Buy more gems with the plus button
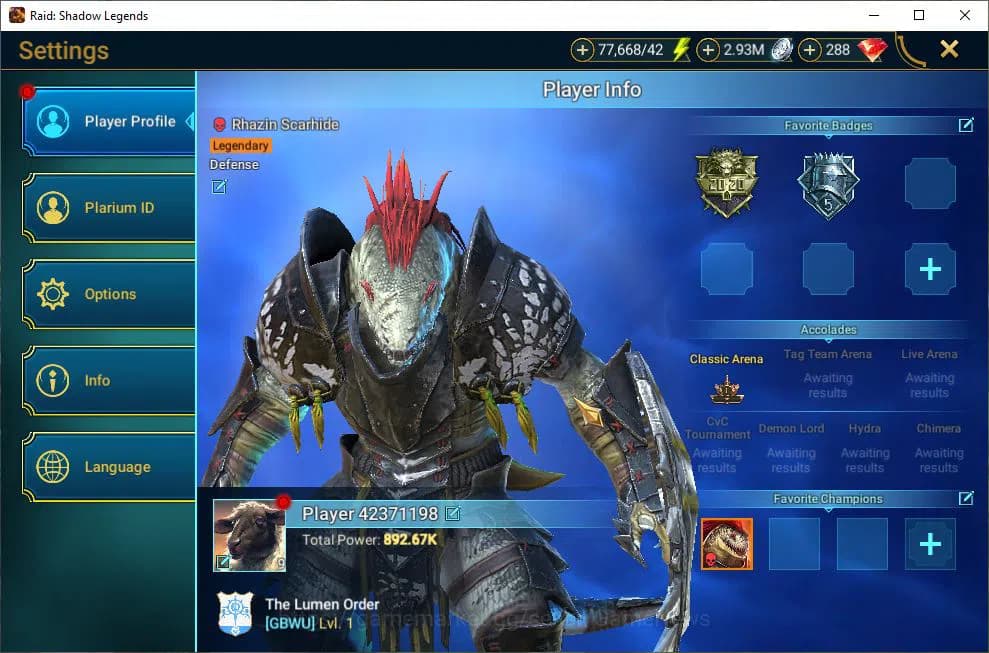Viewport: 989px width, 653px height. [x=810, y=50]
